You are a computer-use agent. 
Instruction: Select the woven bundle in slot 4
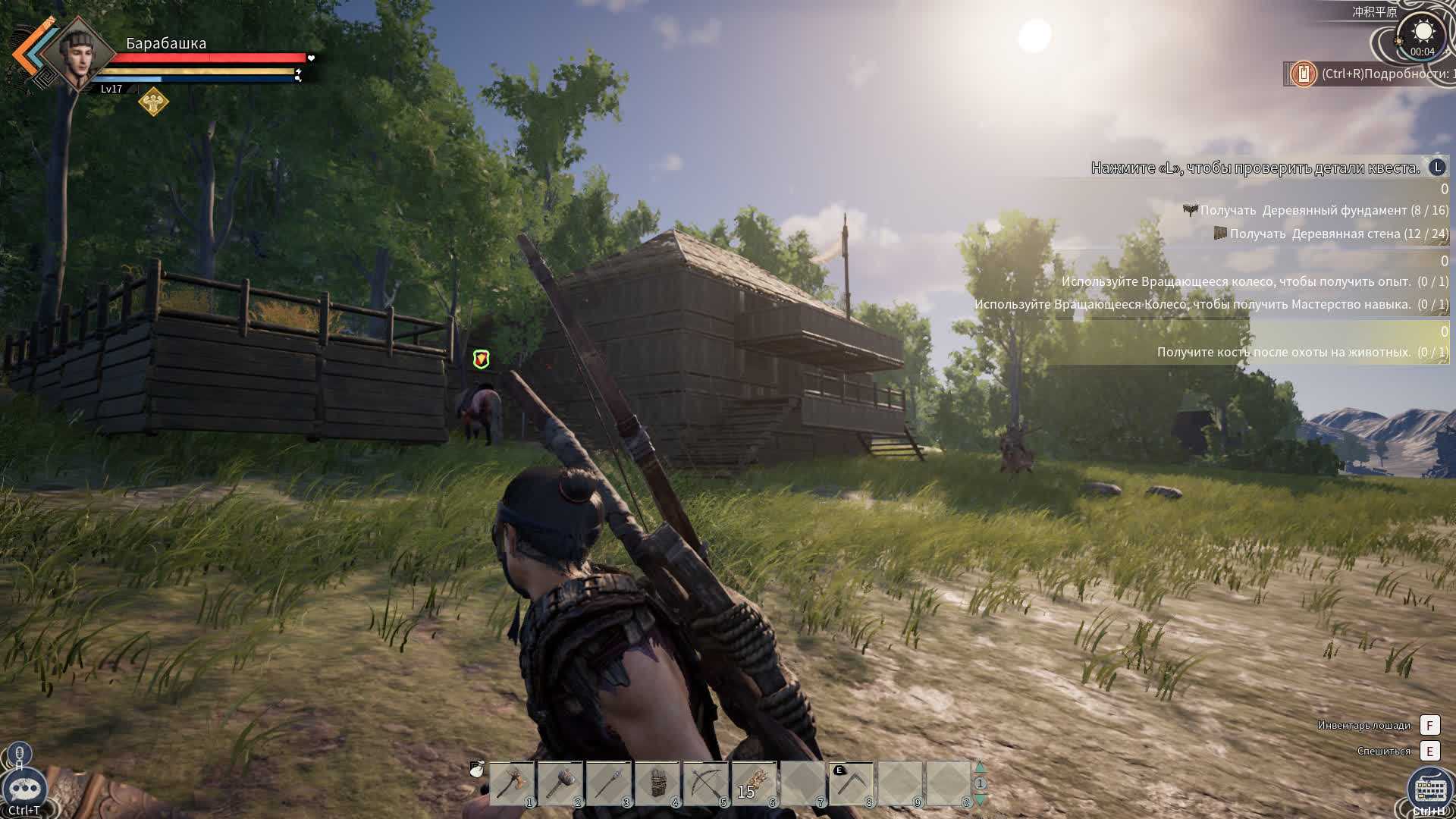click(x=657, y=783)
